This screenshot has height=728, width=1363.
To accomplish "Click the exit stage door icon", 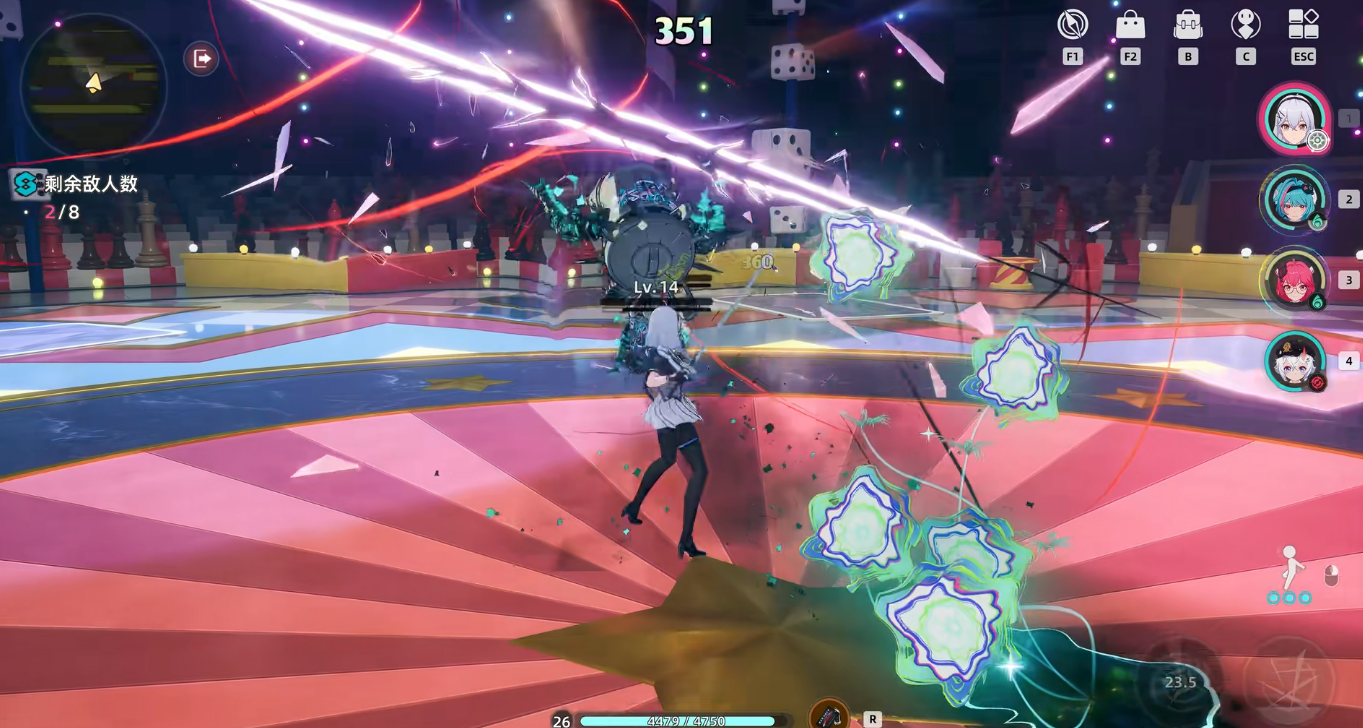I will pyautogui.click(x=201, y=59).
